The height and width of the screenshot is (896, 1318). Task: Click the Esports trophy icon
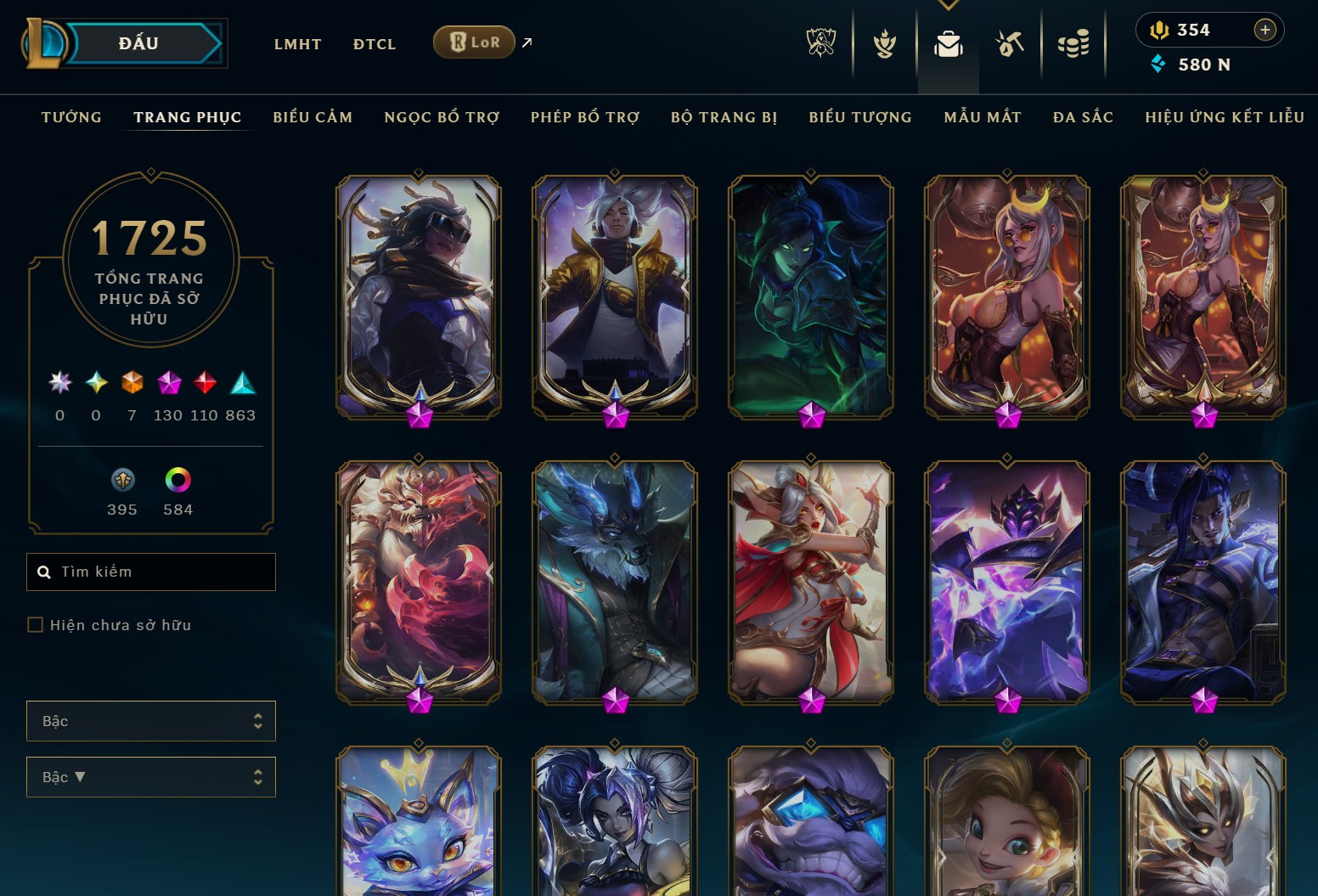tap(820, 41)
